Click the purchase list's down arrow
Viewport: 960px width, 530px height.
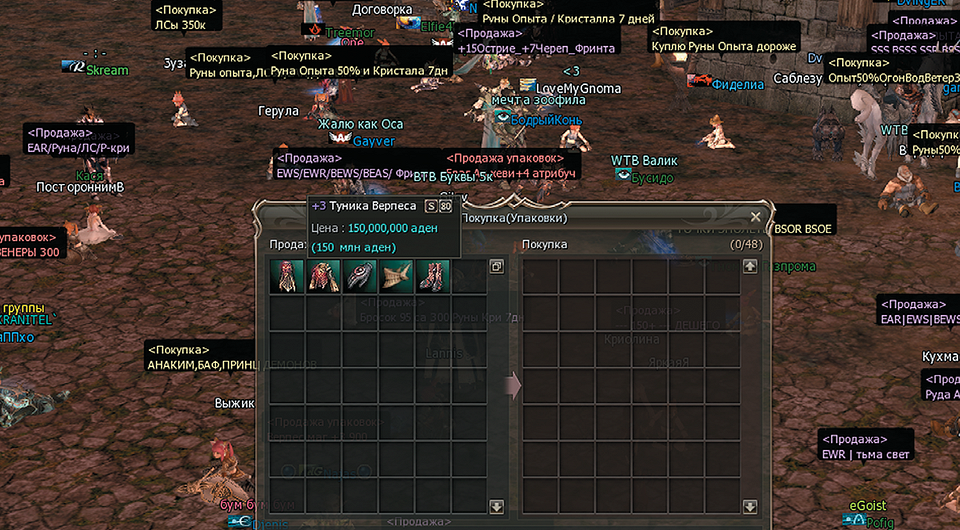tap(750, 508)
